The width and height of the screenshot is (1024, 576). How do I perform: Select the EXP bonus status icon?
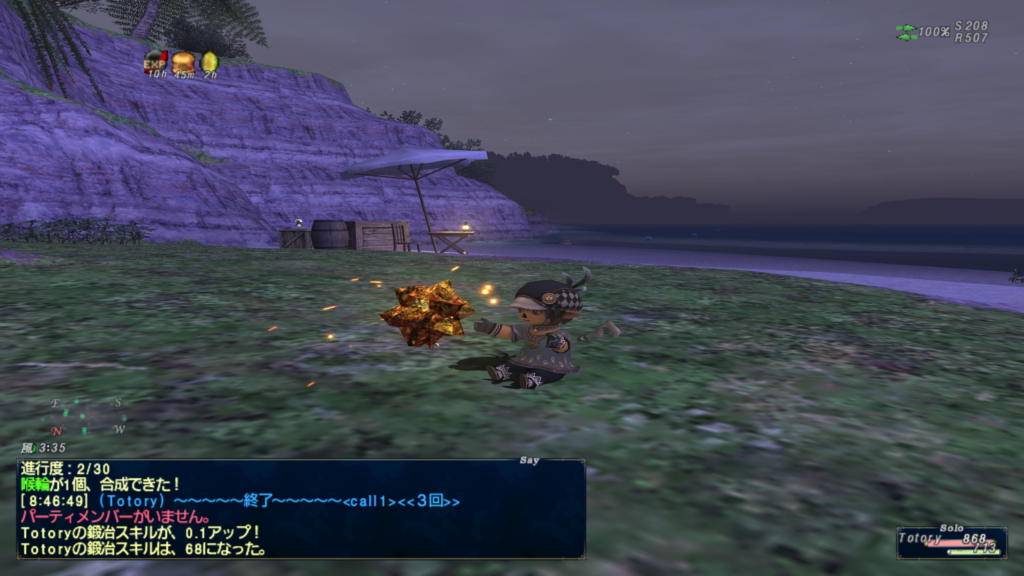pos(155,62)
